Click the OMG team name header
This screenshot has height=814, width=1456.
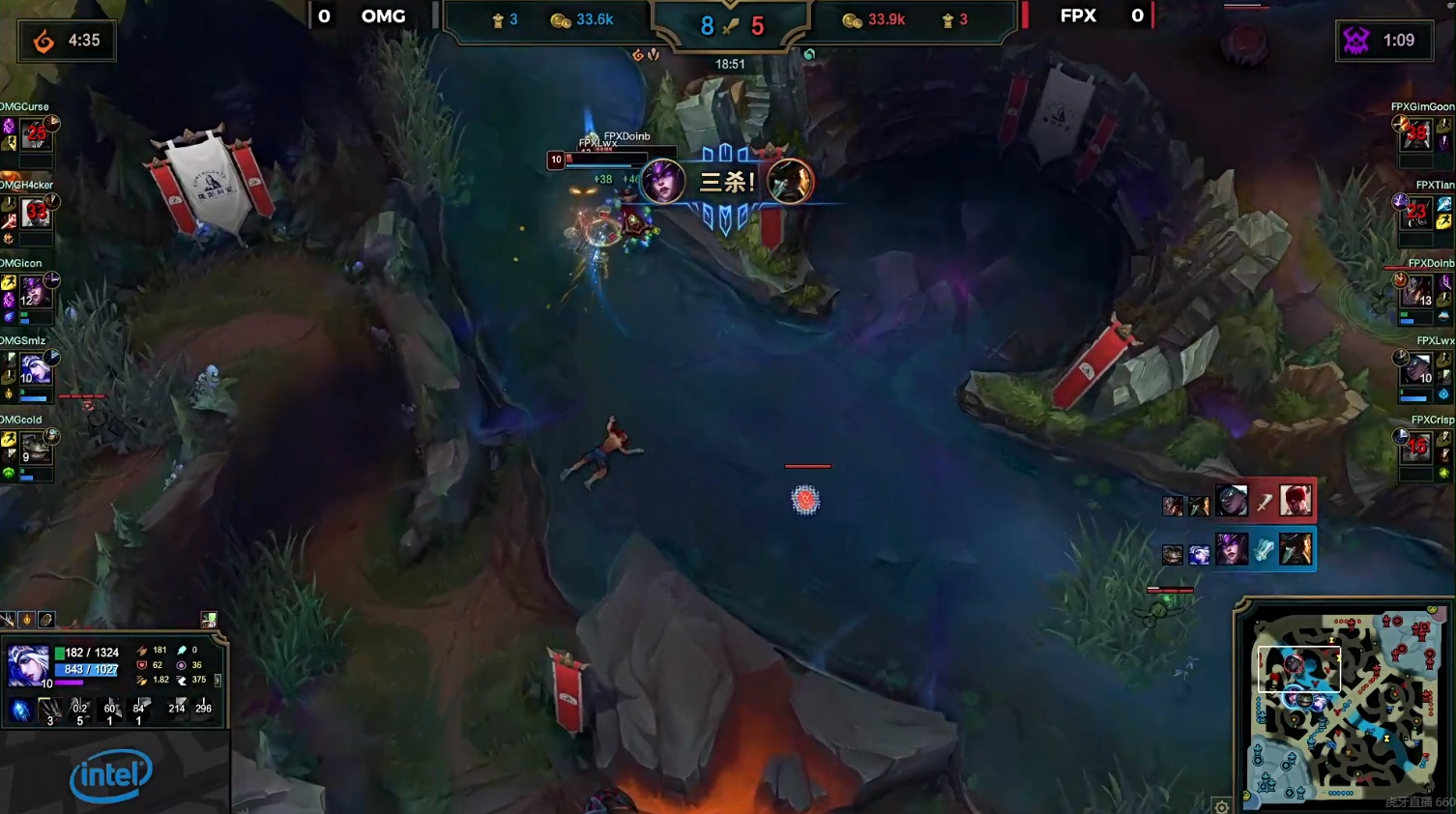coord(383,16)
